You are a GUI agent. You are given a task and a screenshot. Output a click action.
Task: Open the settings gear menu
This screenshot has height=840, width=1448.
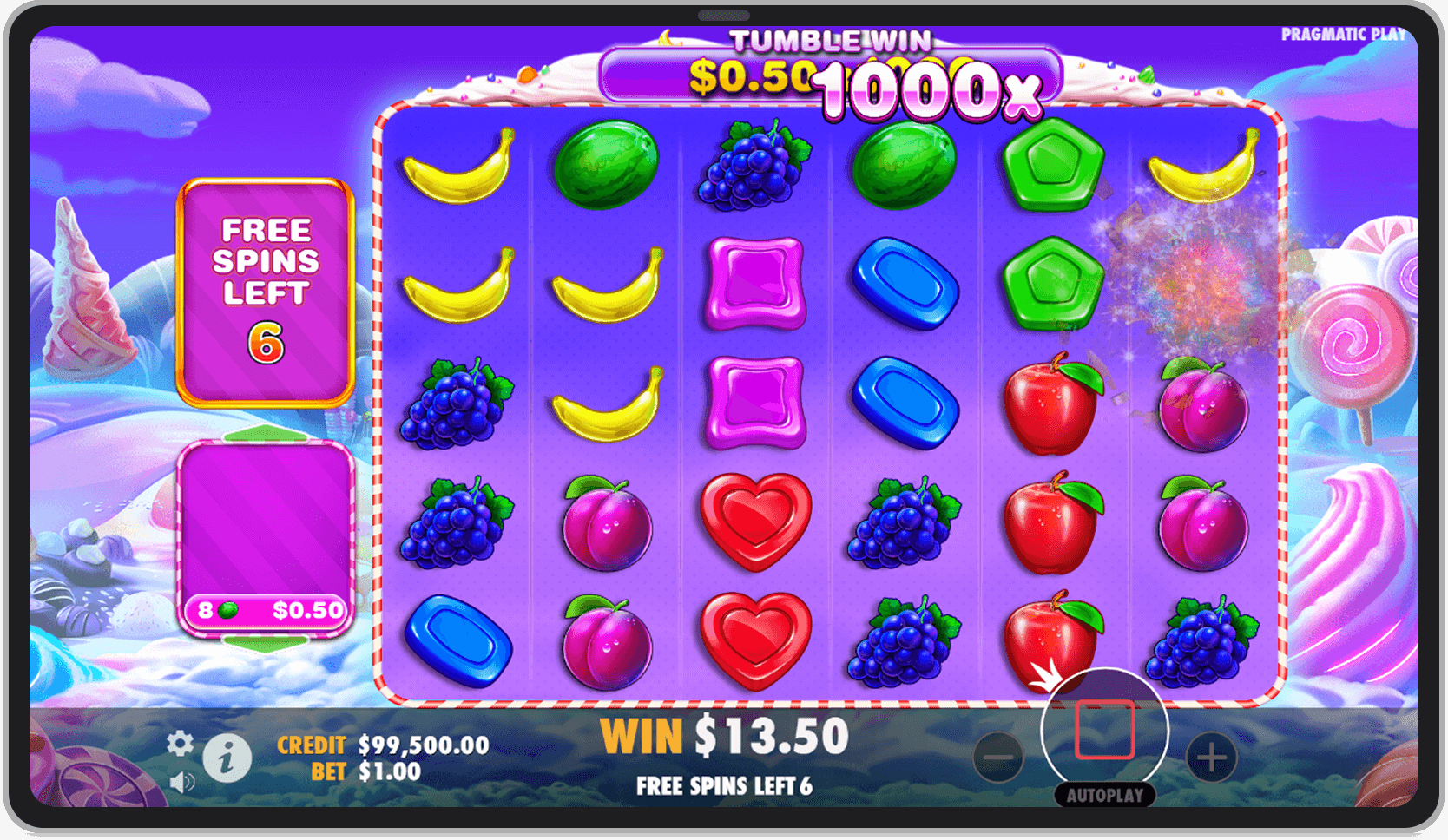coord(180,744)
